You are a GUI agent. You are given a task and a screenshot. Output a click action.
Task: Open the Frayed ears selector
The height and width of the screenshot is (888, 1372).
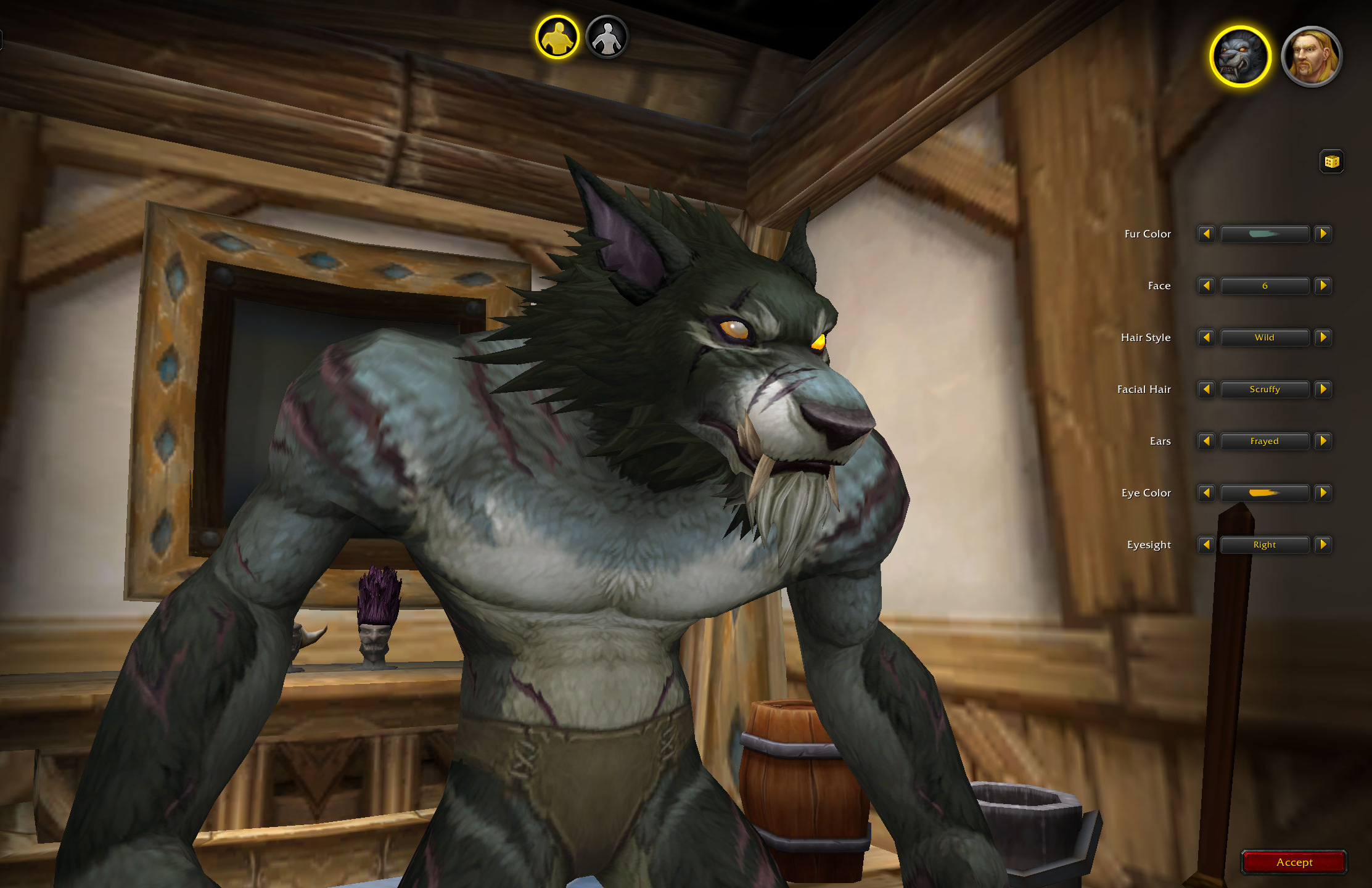1265,441
